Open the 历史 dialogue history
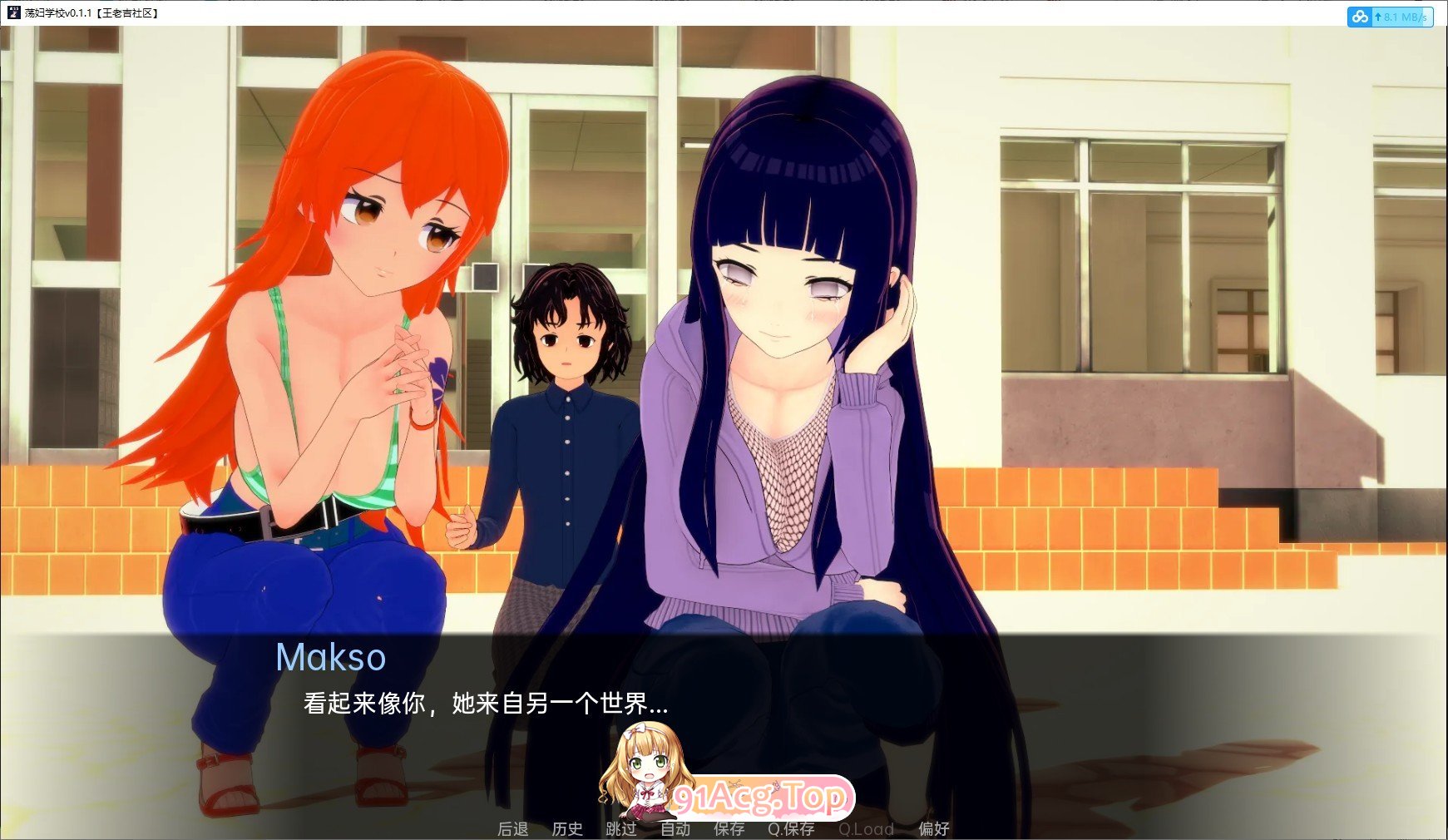This screenshot has width=1448, height=840. click(x=568, y=829)
